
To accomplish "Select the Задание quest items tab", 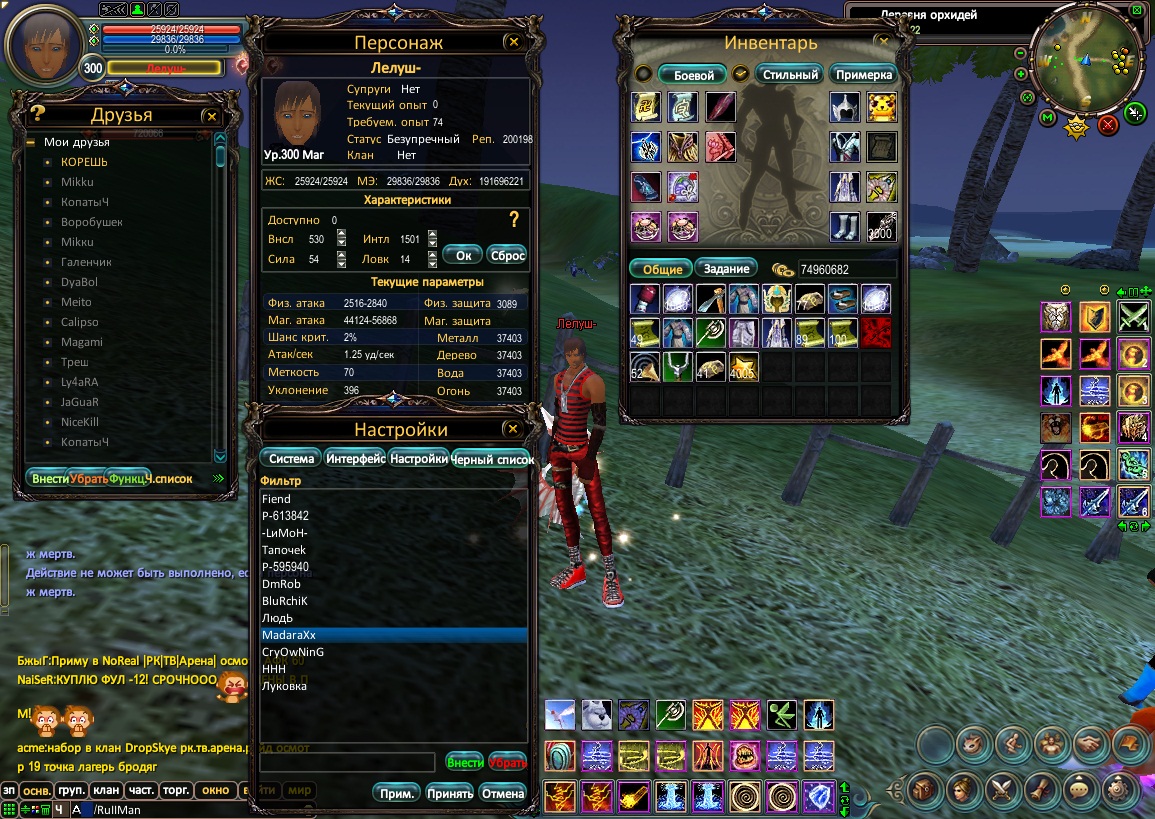I will pos(726,269).
